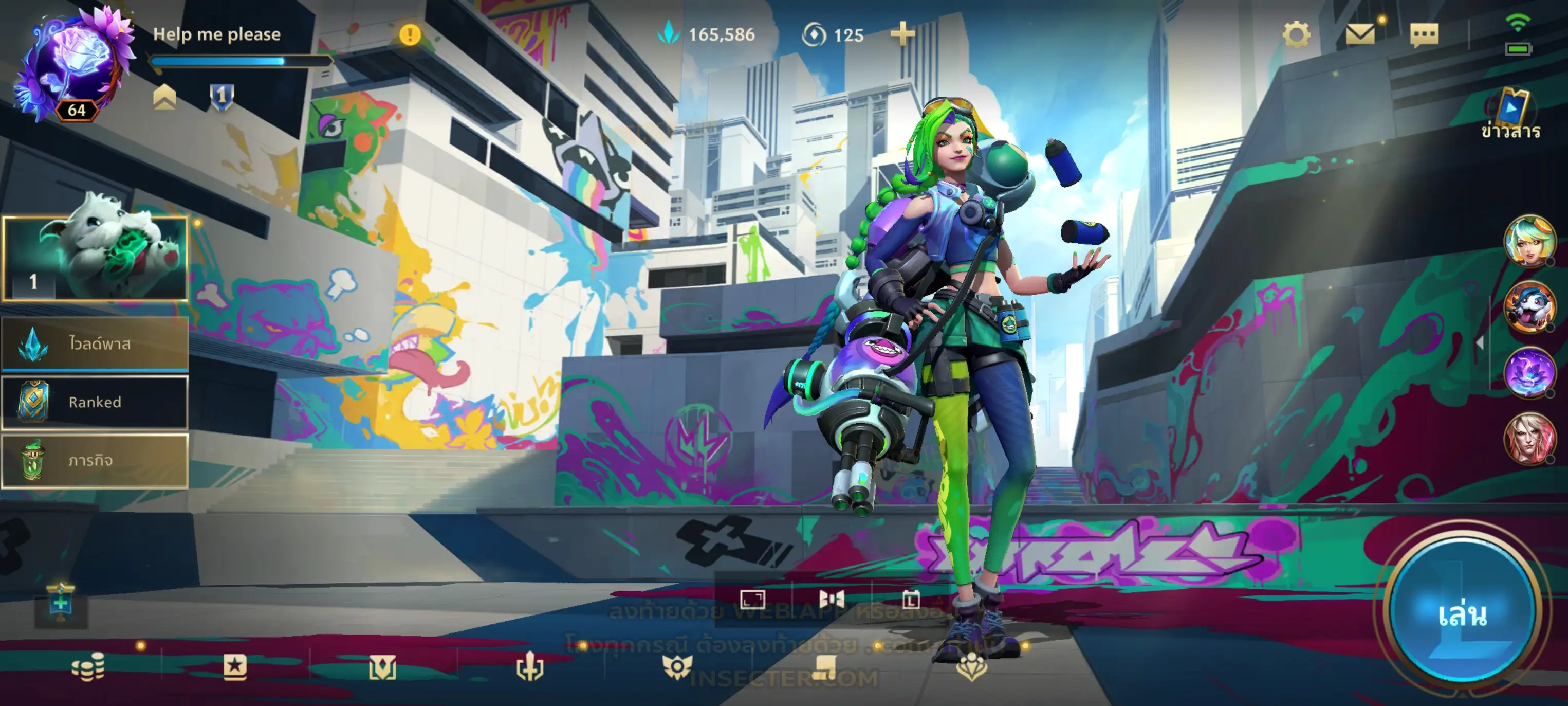Open the ไวลด์พาส Wild Pass entry
Image resolution: width=1568 pixels, height=706 pixels.
point(95,343)
